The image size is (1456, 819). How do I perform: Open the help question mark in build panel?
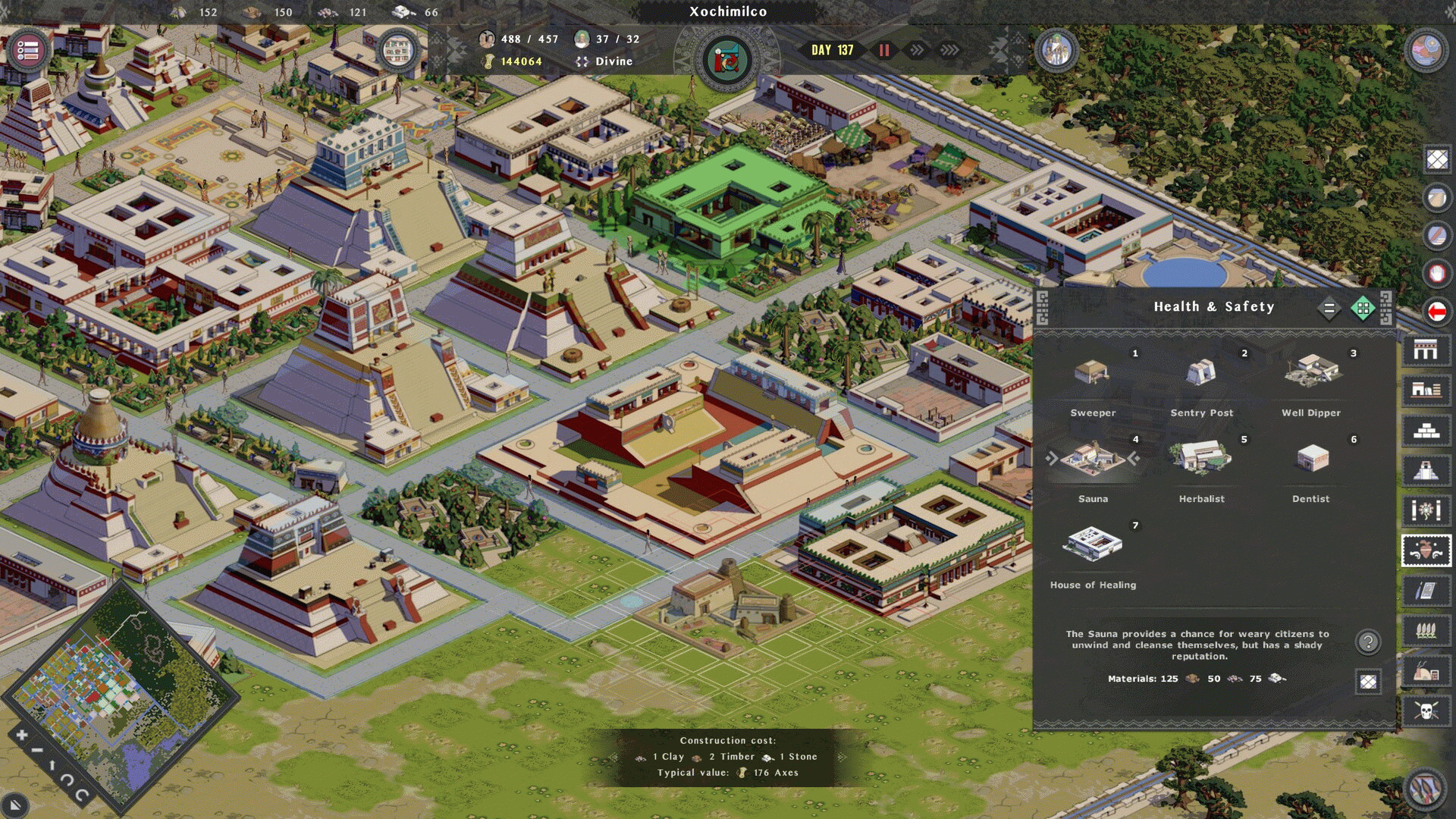click(x=1368, y=642)
